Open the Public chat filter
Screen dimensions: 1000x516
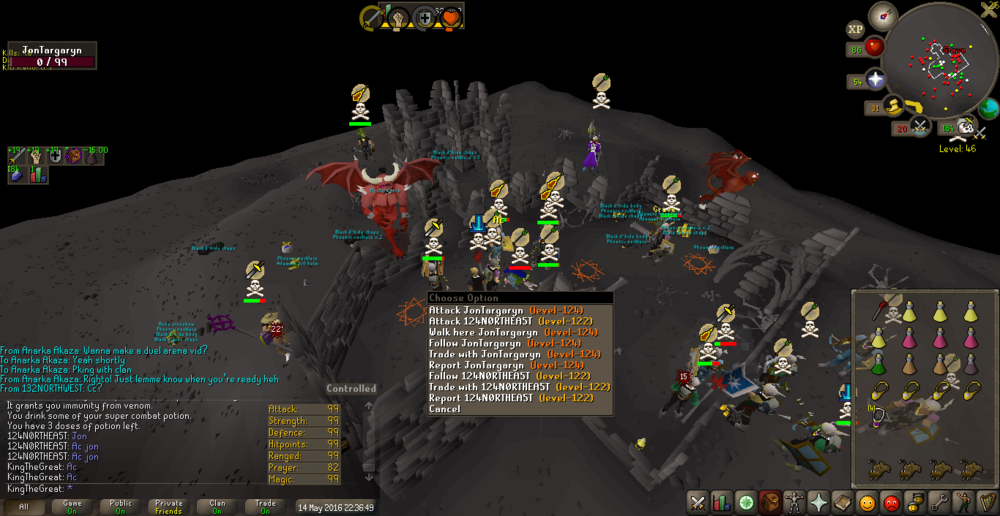coord(120,507)
